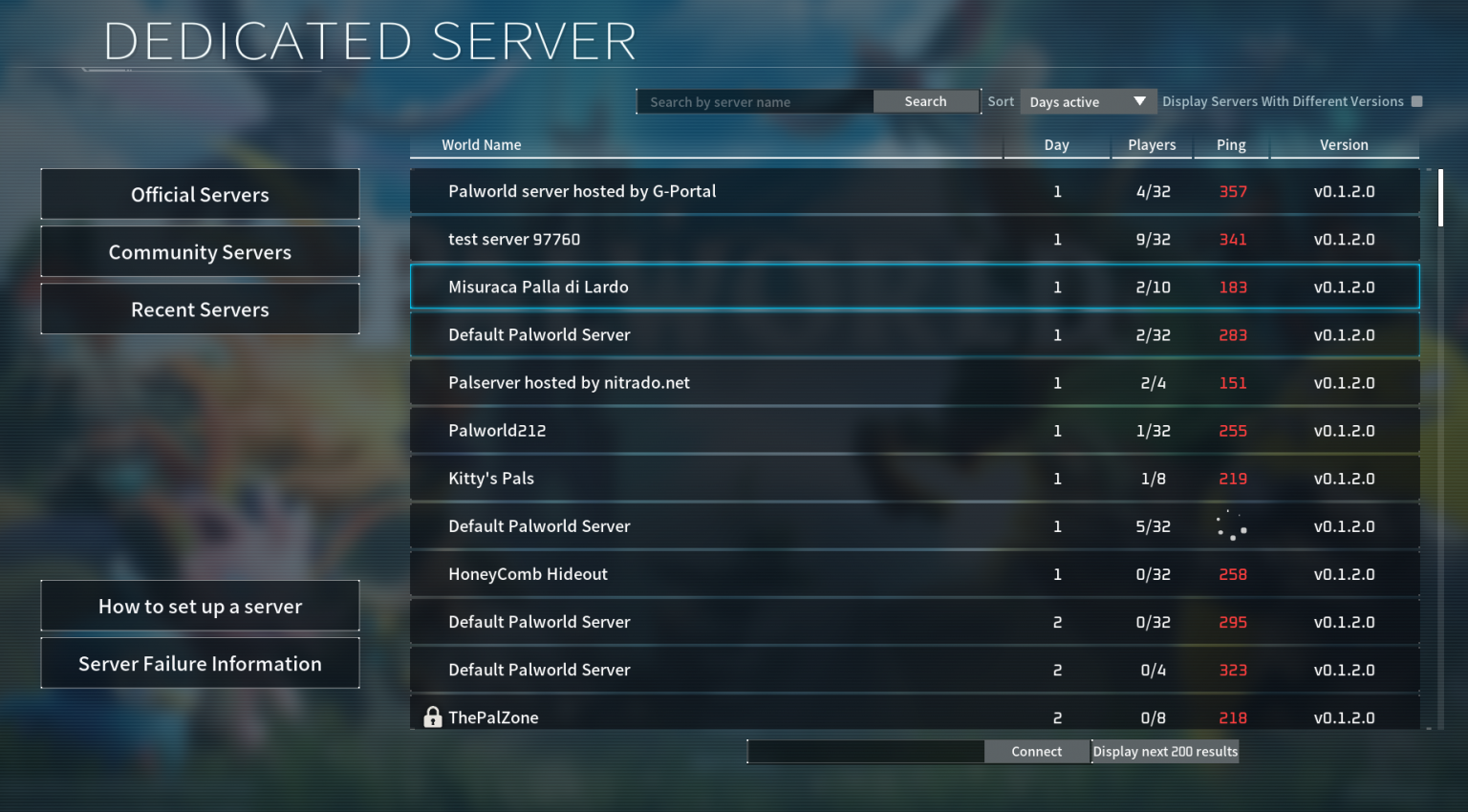Click the World Name column header
The width and height of the screenshot is (1468, 812).
[x=482, y=144]
